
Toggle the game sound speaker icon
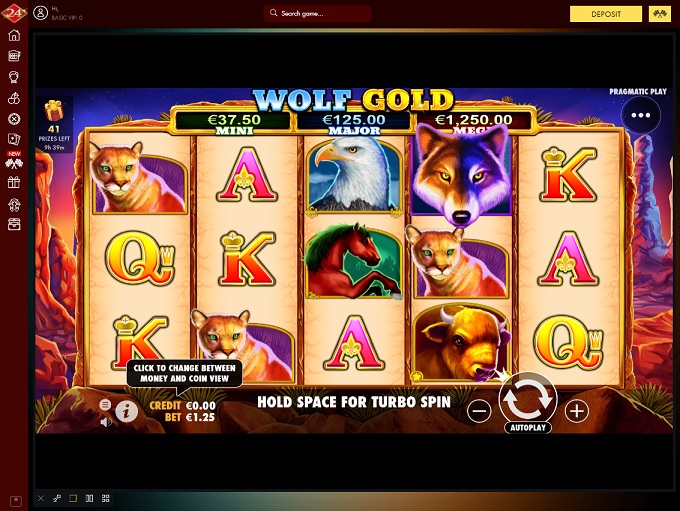point(106,422)
